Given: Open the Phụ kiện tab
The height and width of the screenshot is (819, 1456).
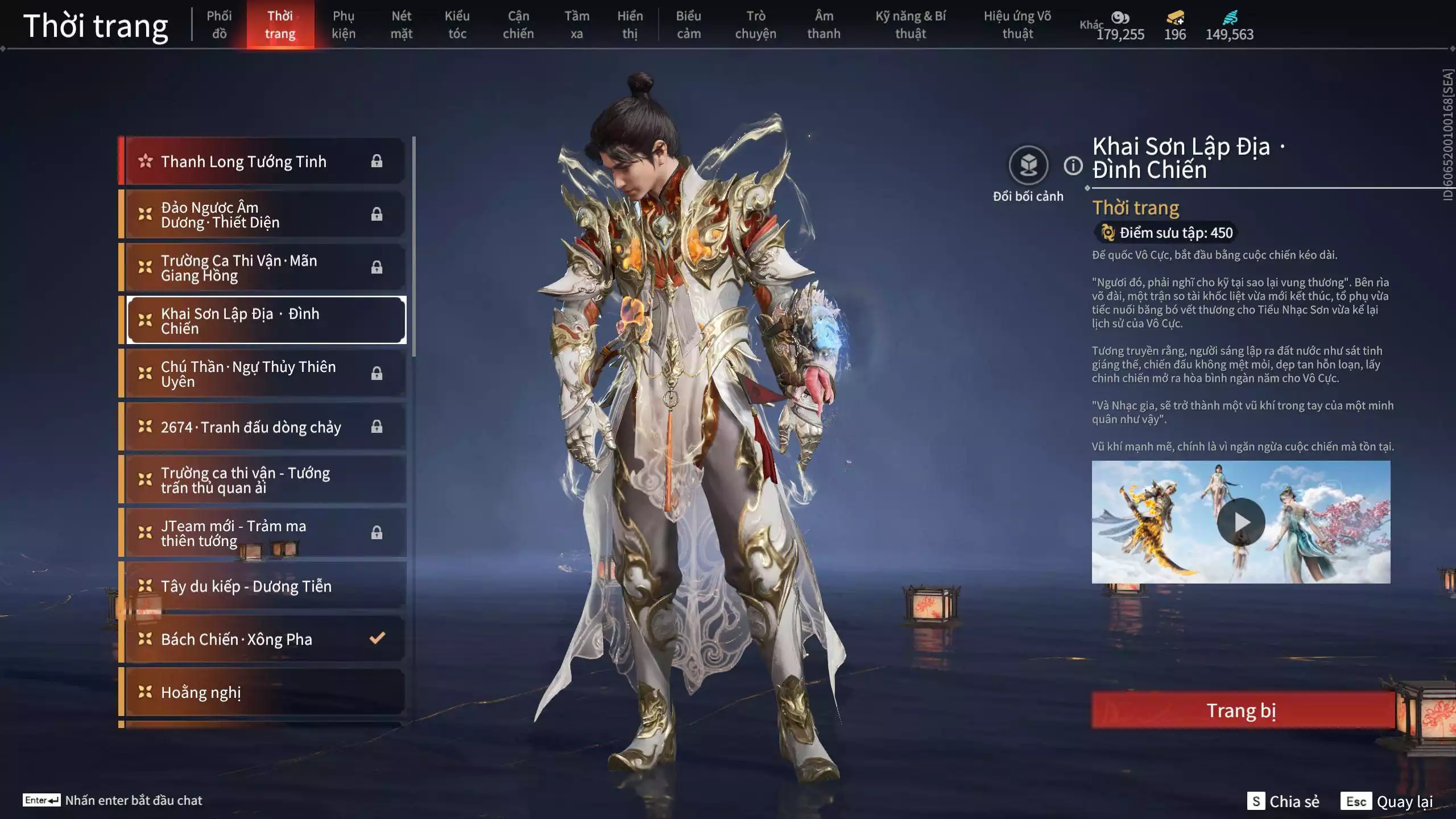Looking at the screenshot, I should click(344, 24).
